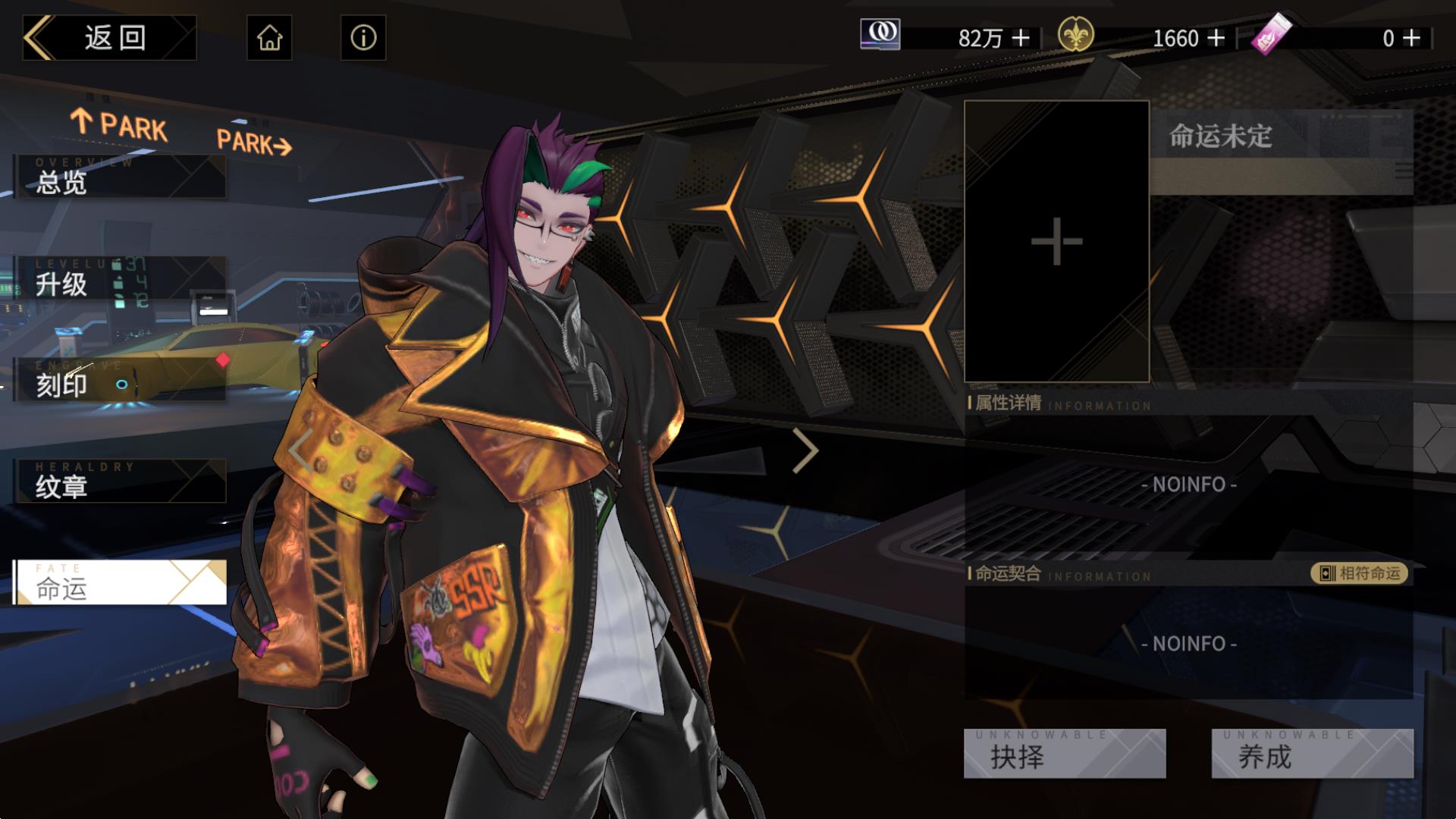Add a card to the empty fate slot
This screenshot has width=1456, height=819.
(x=1056, y=242)
